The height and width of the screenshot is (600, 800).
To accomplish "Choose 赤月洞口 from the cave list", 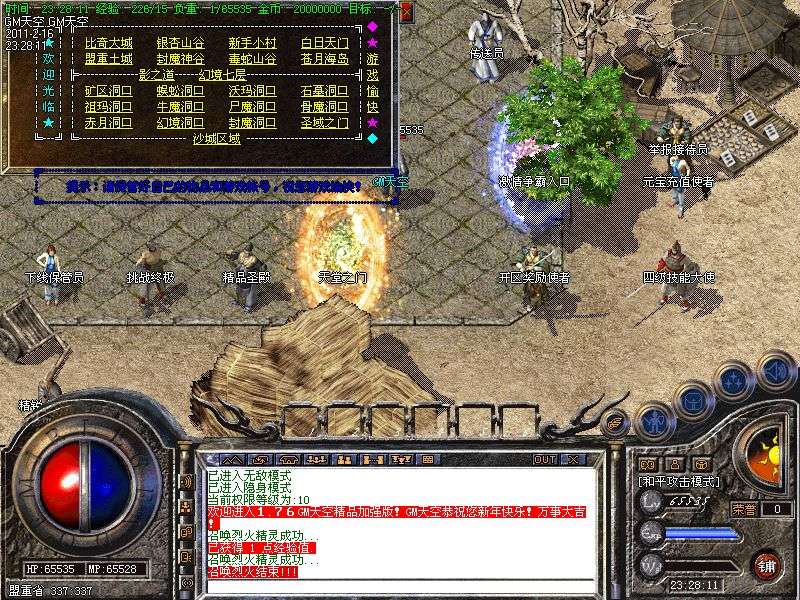I will [108, 123].
